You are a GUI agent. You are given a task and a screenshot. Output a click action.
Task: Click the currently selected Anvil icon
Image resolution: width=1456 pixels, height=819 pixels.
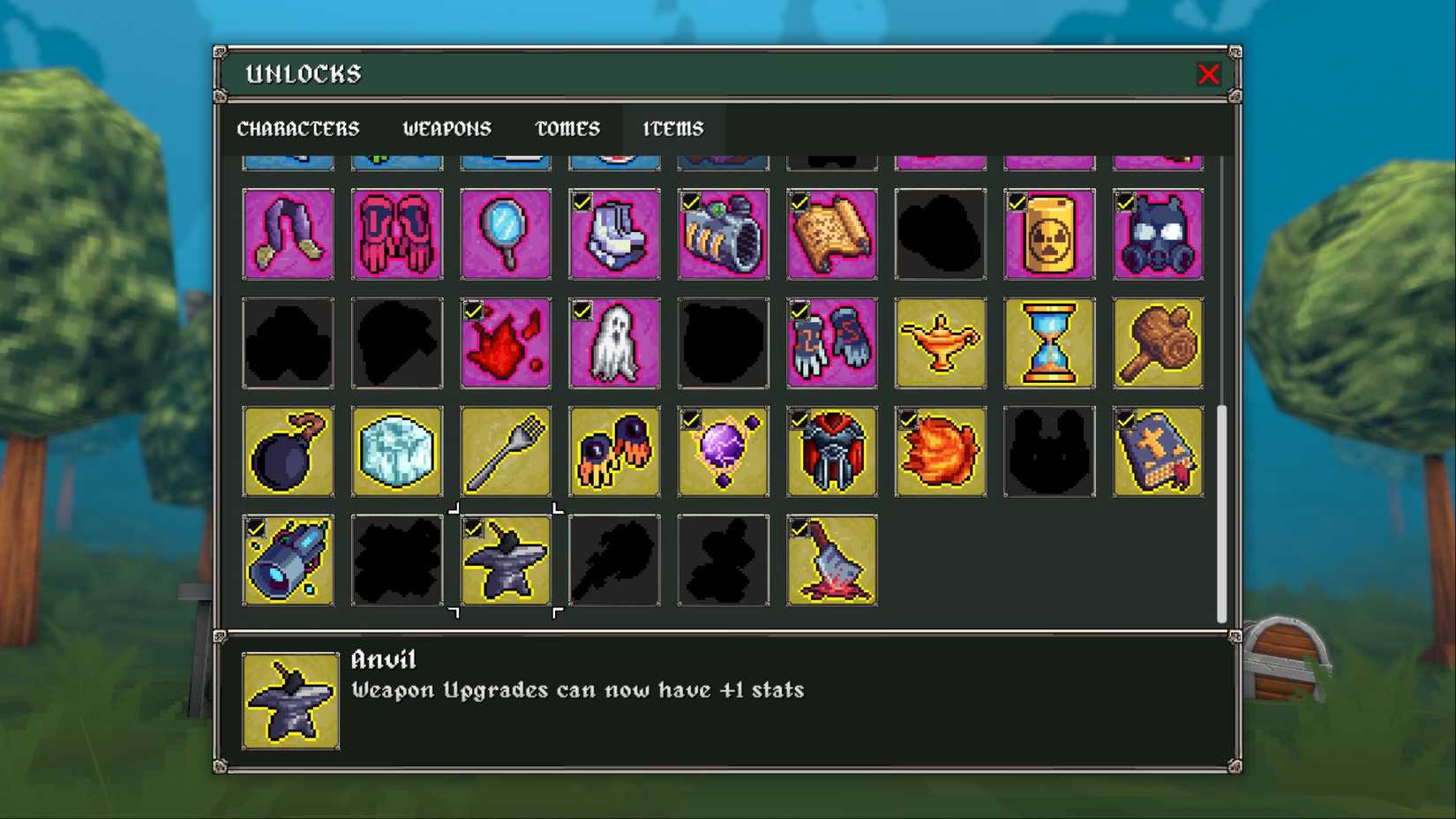click(x=506, y=560)
